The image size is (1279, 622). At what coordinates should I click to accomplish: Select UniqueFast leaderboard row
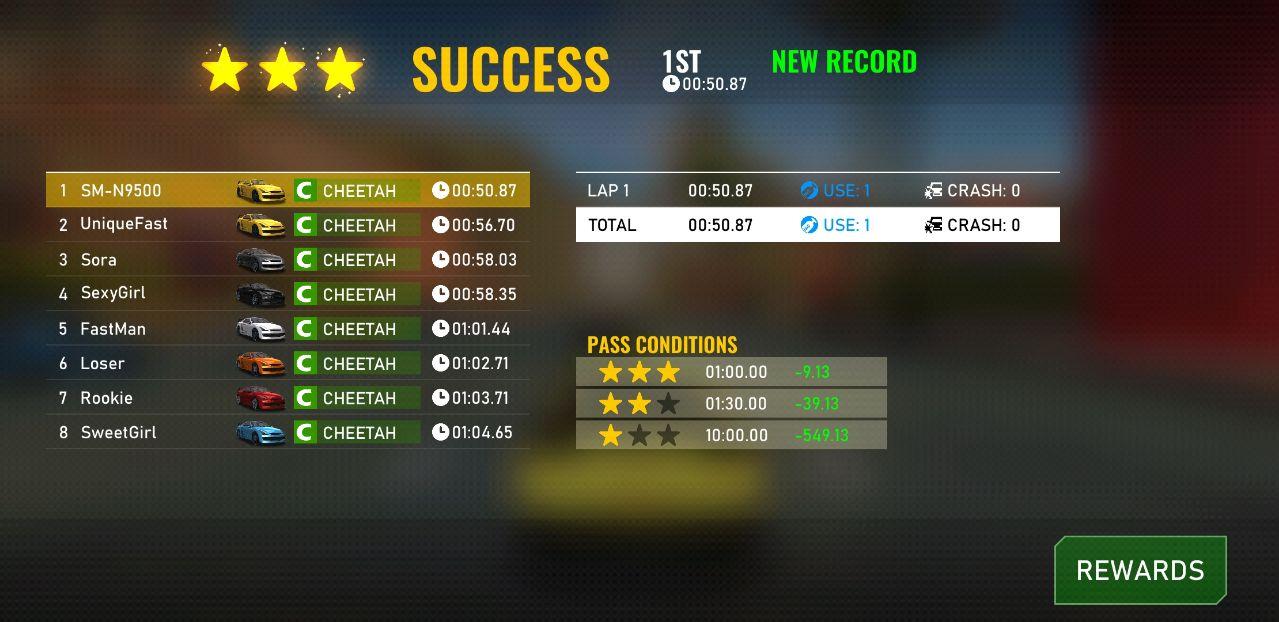point(288,225)
